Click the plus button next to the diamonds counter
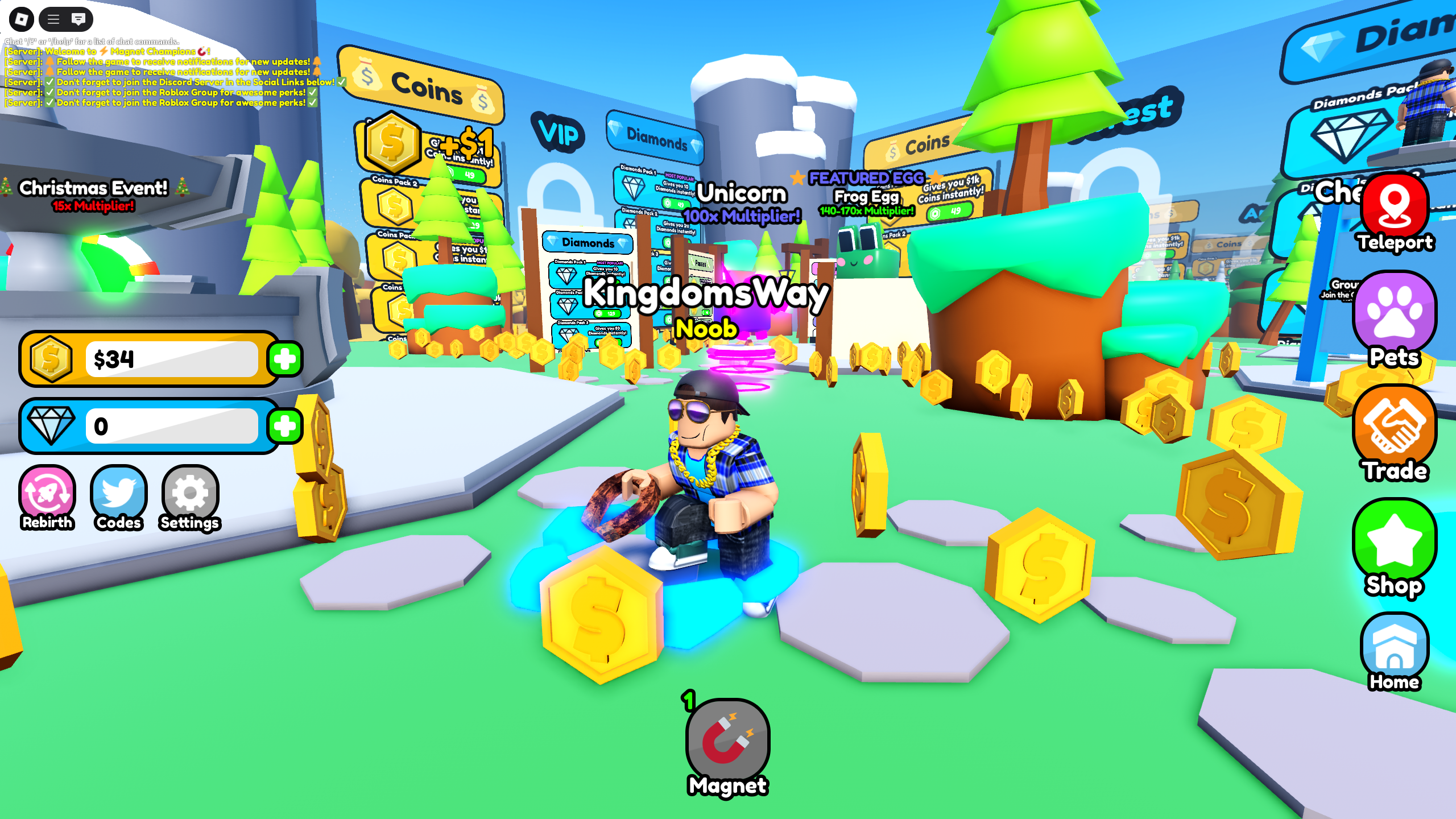 pos(287,425)
